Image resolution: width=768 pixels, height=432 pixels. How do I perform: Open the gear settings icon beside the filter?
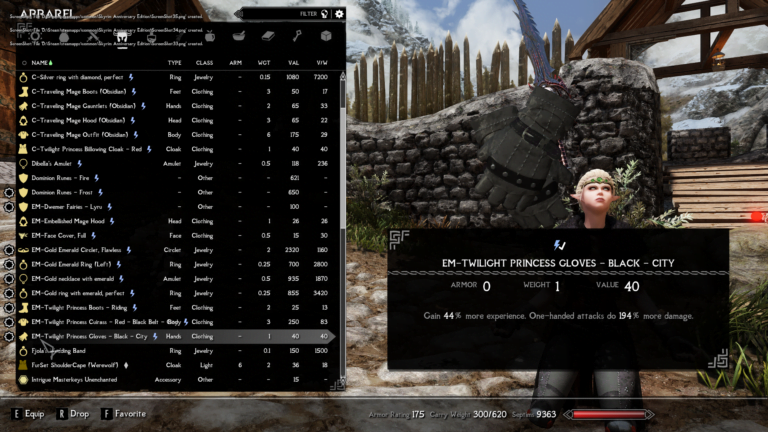[339, 14]
